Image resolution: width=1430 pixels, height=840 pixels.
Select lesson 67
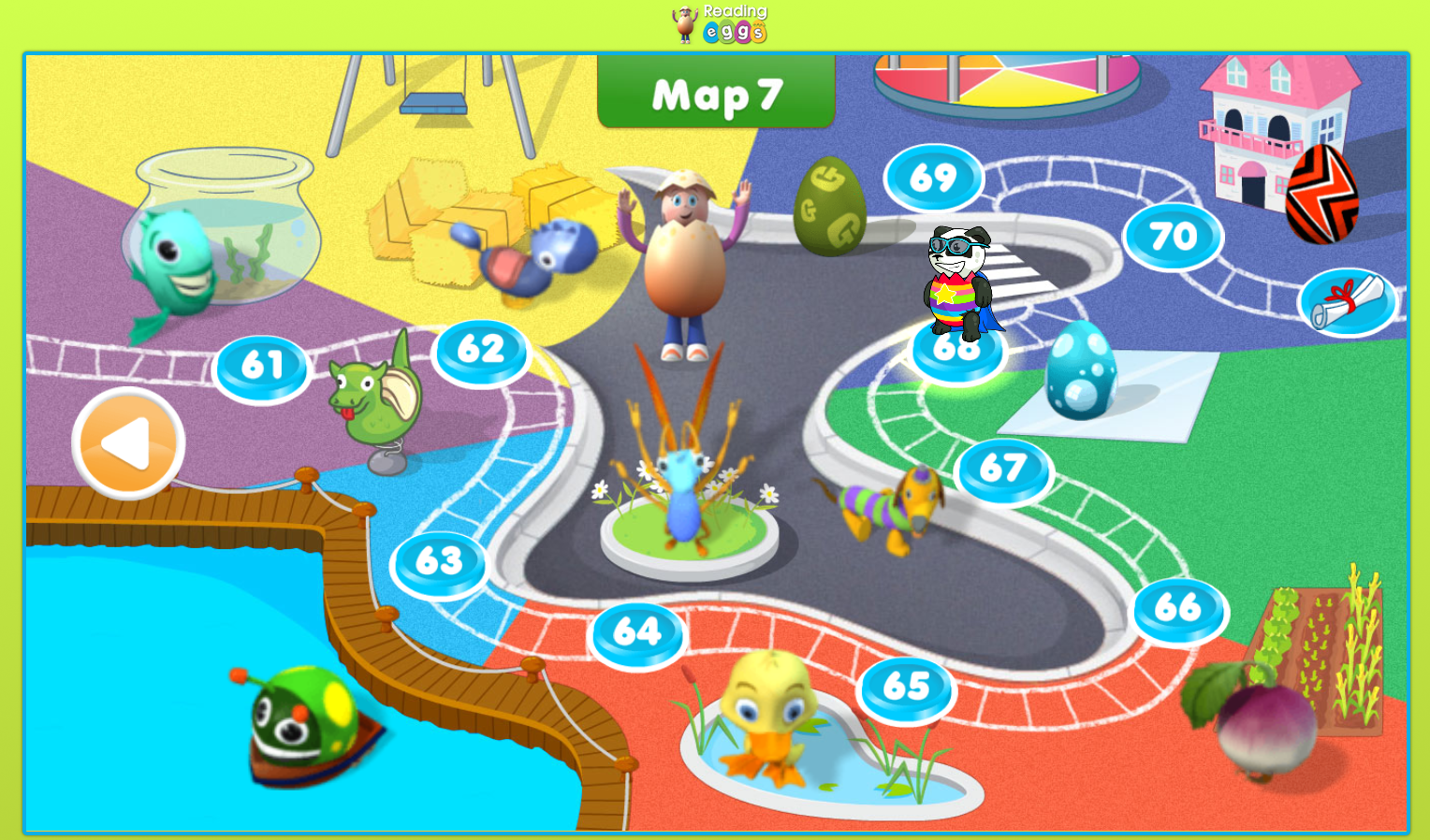coord(1002,470)
